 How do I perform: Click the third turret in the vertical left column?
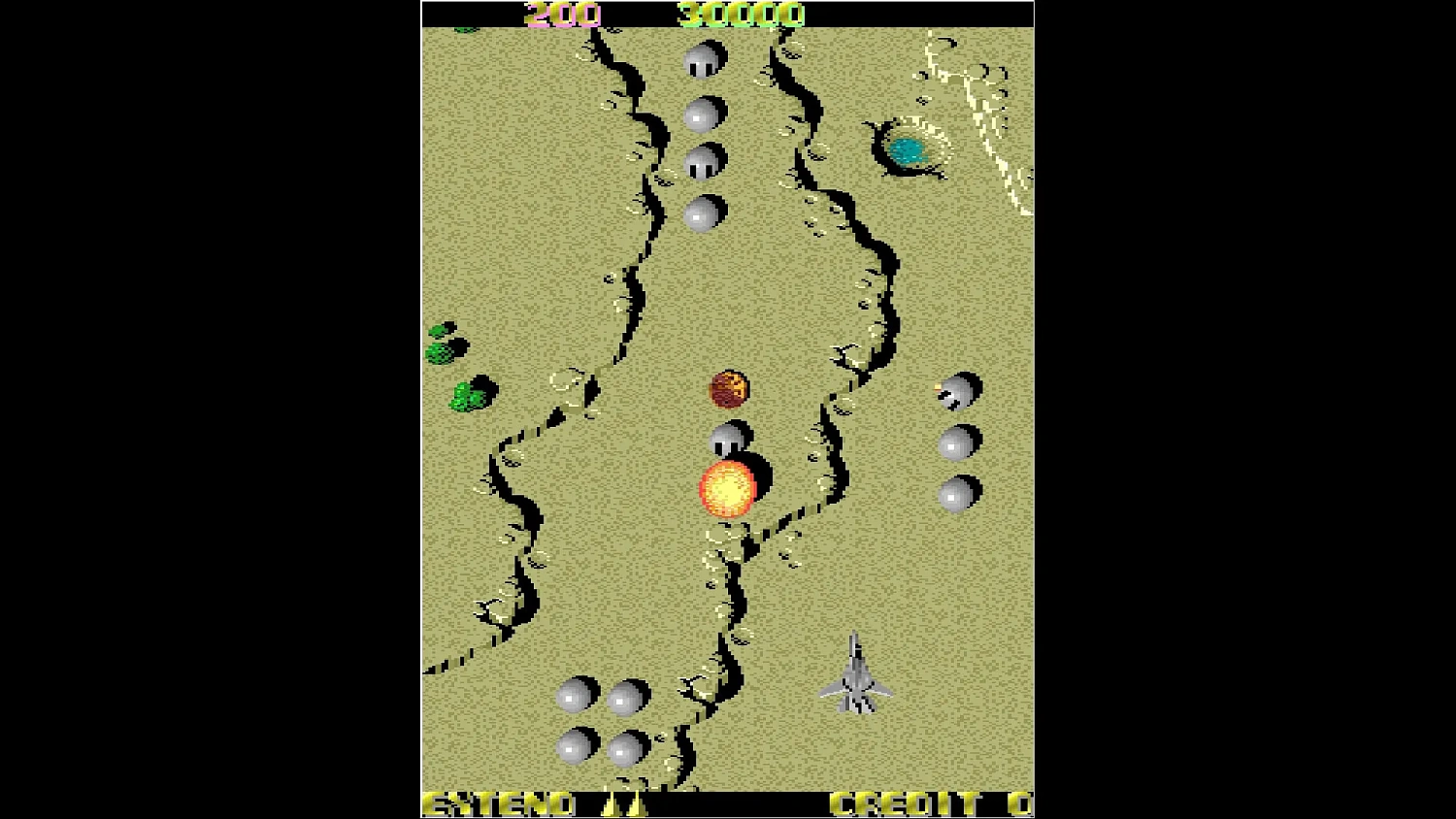(x=699, y=163)
